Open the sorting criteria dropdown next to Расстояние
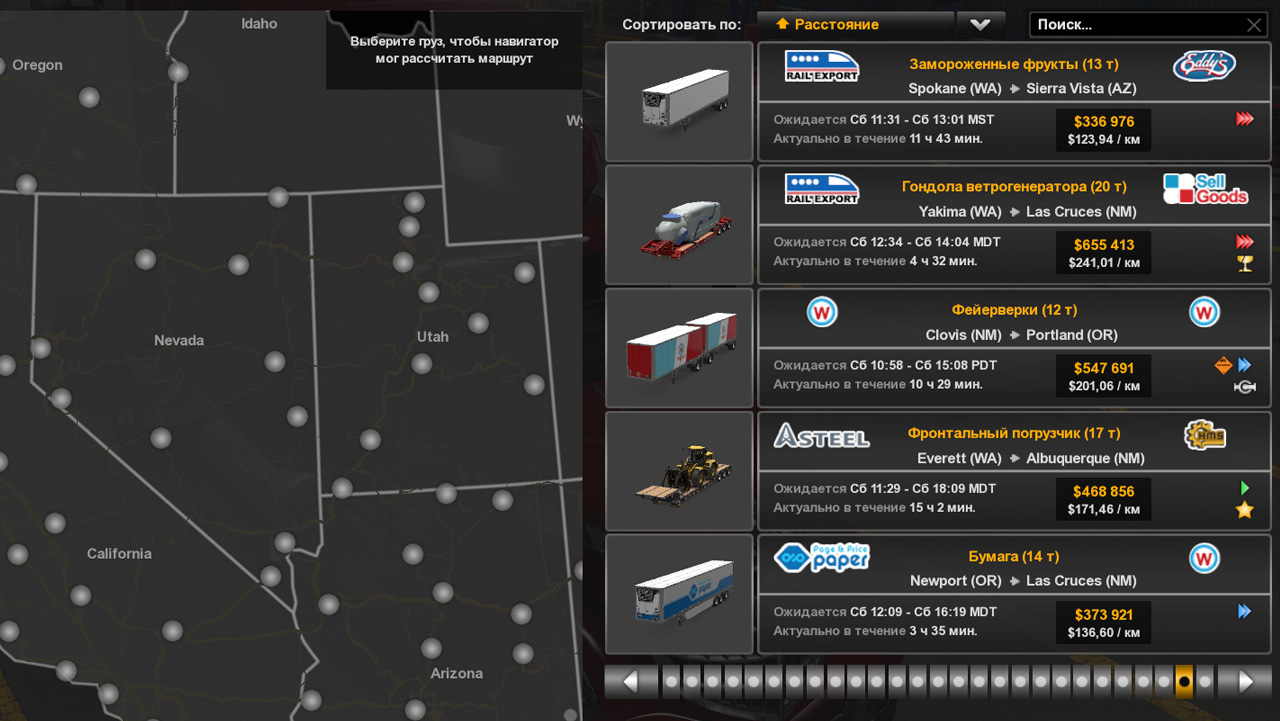The width and height of the screenshot is (1280, 721). tap(980, 24)
